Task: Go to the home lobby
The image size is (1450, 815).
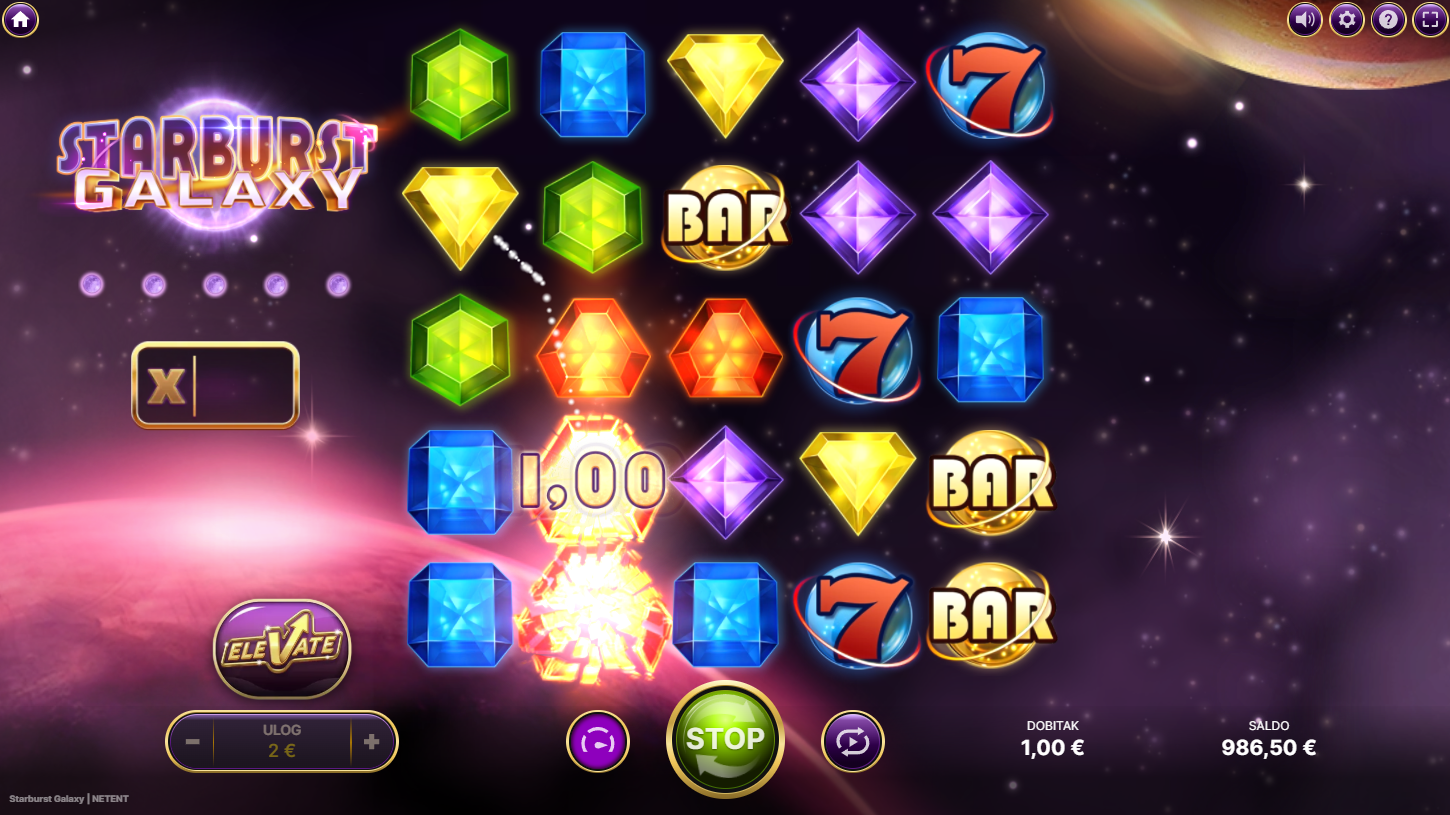Action: pyautogui.click(x=20, y=19)
